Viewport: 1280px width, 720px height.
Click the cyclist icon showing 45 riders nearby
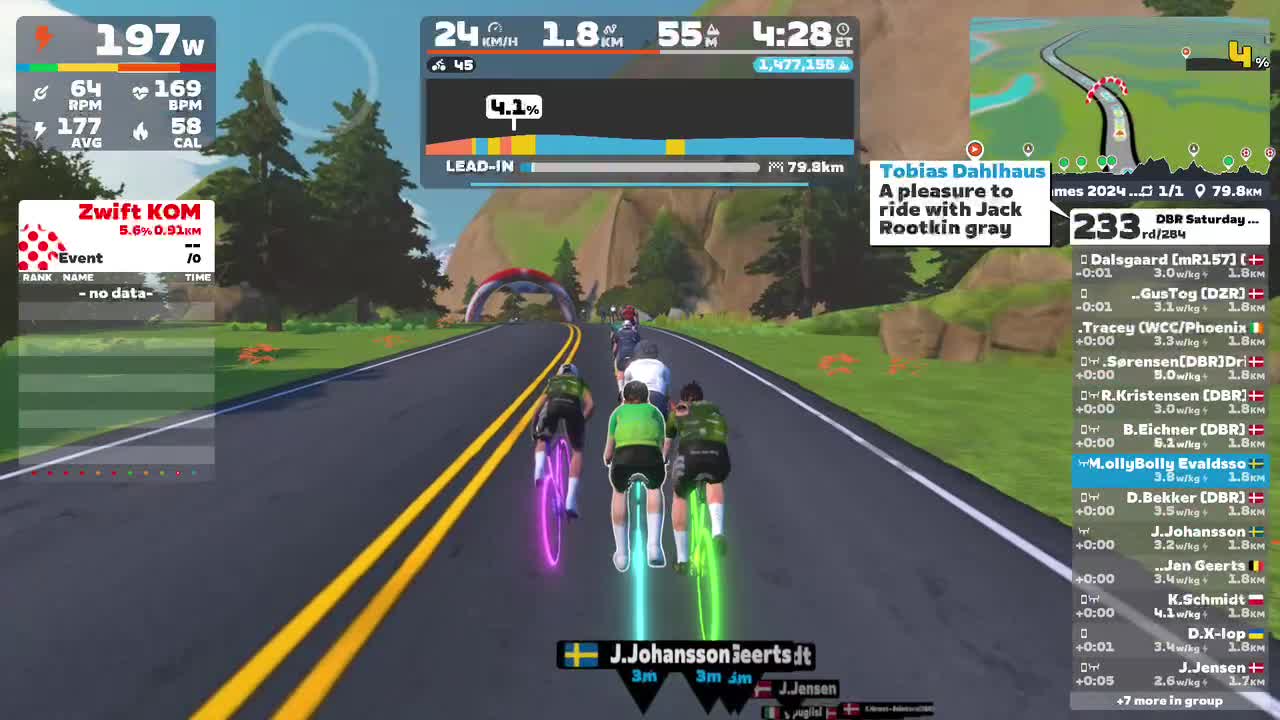(440, 64)
